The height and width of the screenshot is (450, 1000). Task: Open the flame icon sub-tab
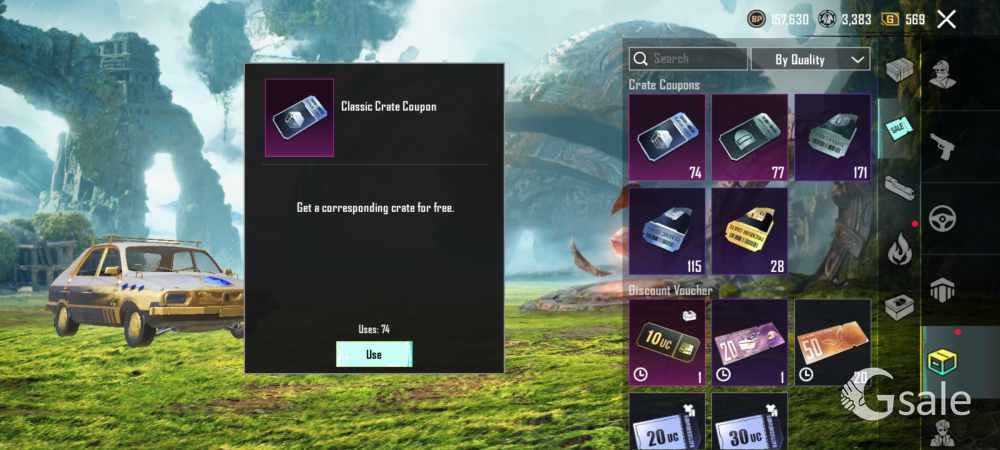coord(898,246)
